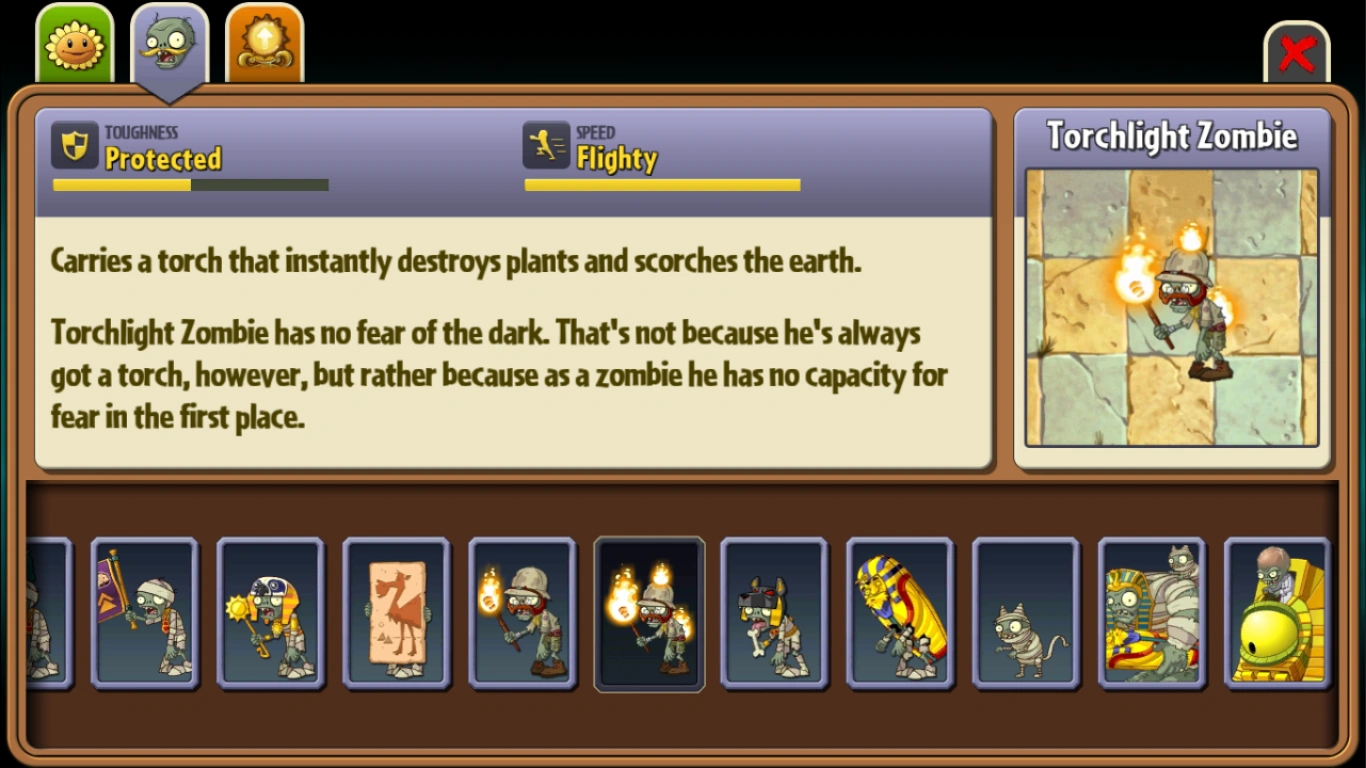Select the Zombie almanac tab icon
The width and height of the screenshot is (1366, 768).
(168, 42)
